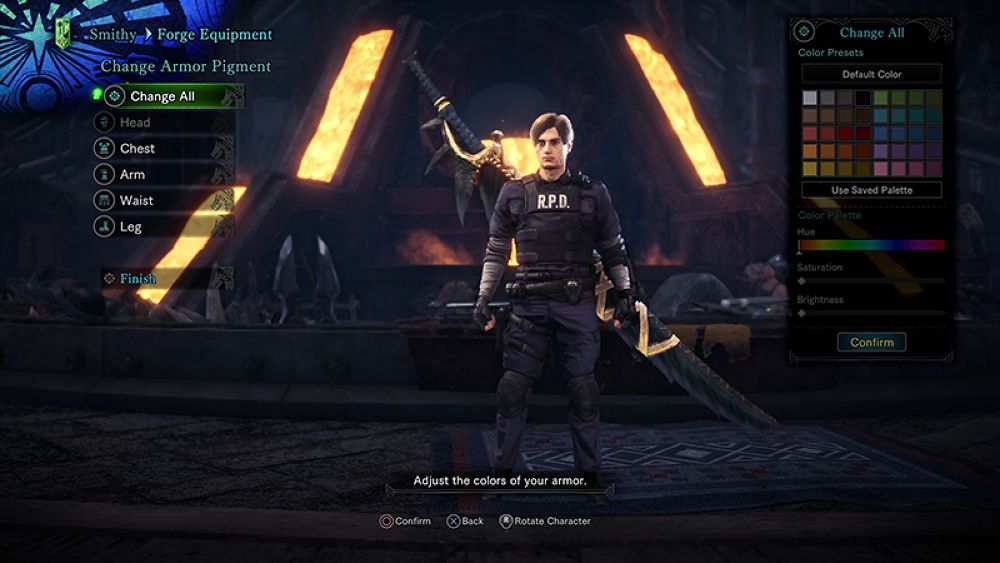Viewport: 1000px width, 563px height.
Task: Select the Chest armor piece
Action: click(137, 149)
